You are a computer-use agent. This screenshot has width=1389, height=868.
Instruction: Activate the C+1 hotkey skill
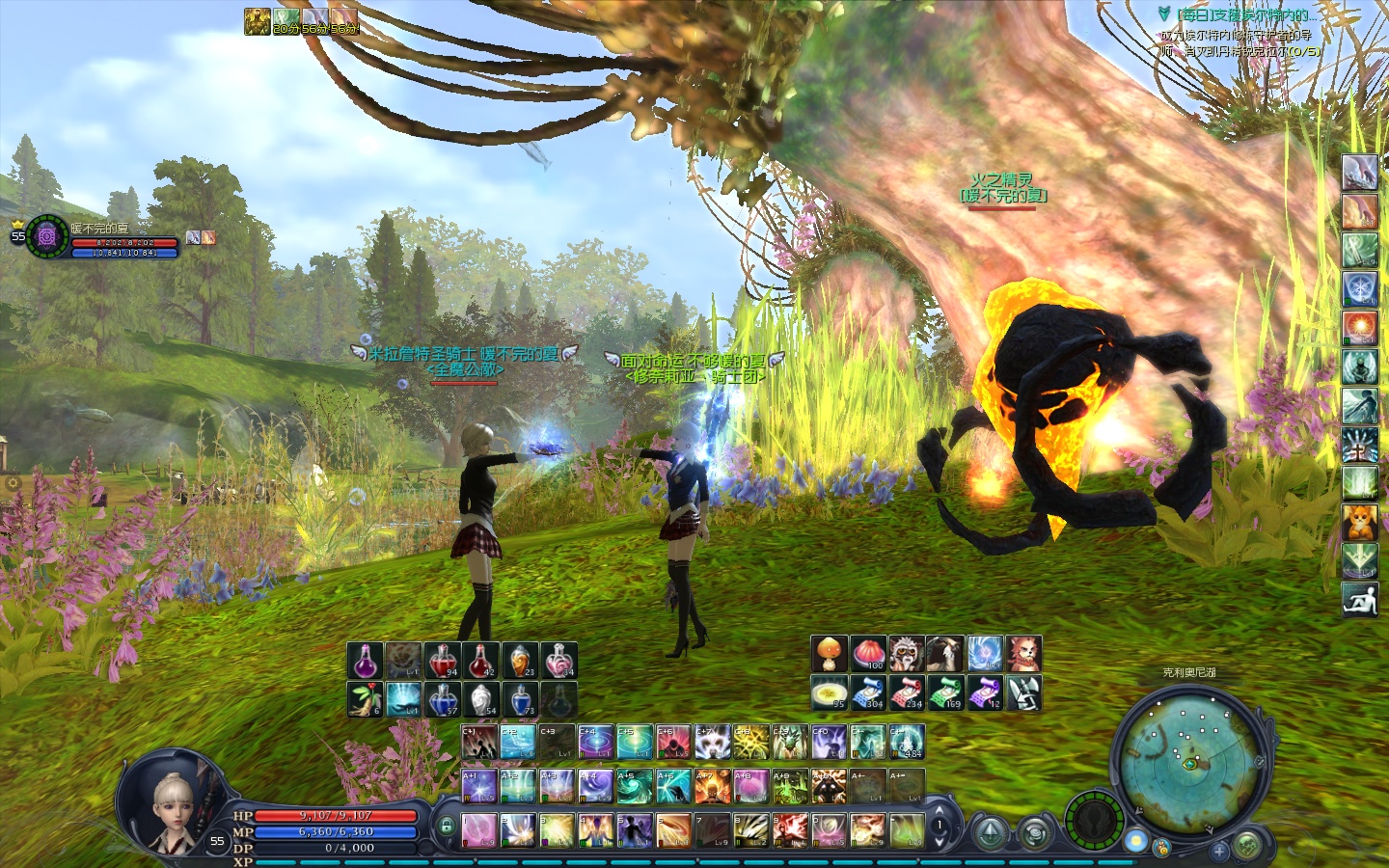point(479,742)
